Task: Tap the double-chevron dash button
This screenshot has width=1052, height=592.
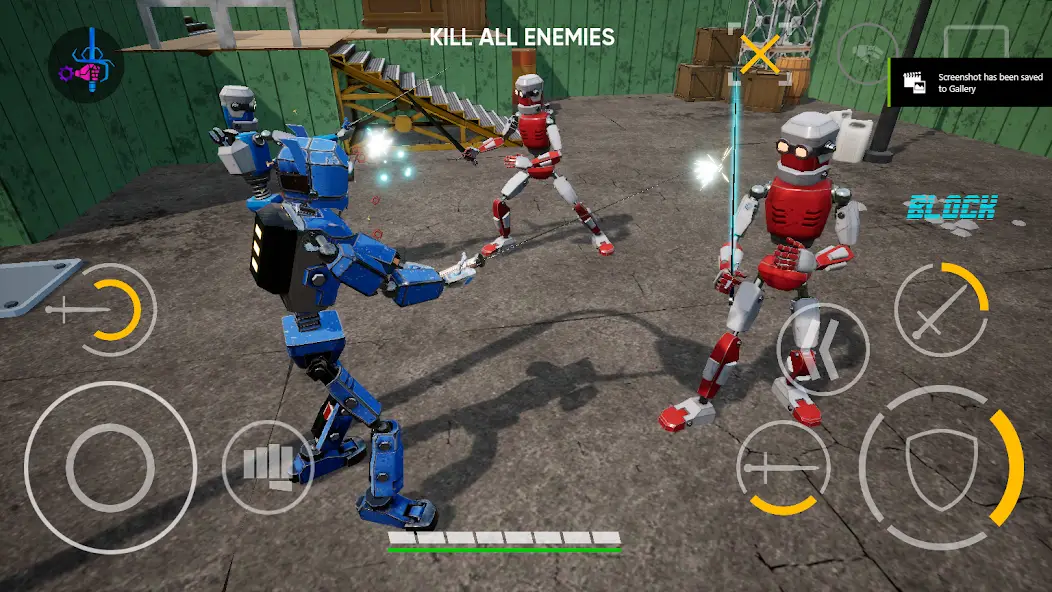Action: [x=822, y=347]
